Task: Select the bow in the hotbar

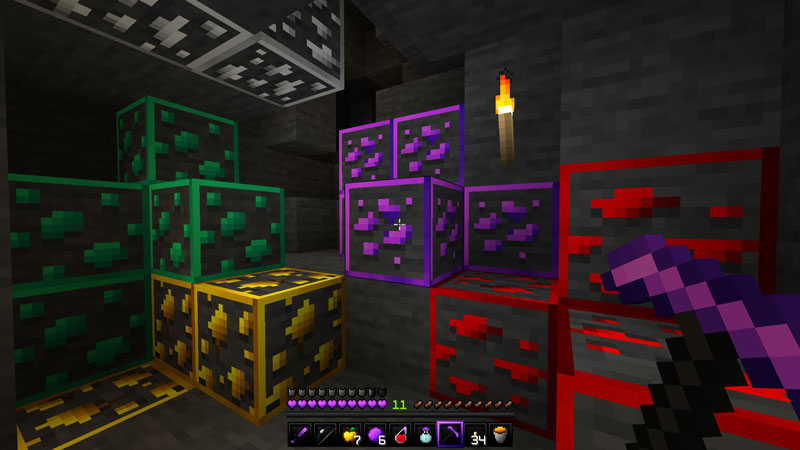Action: [x=324, y=434]
